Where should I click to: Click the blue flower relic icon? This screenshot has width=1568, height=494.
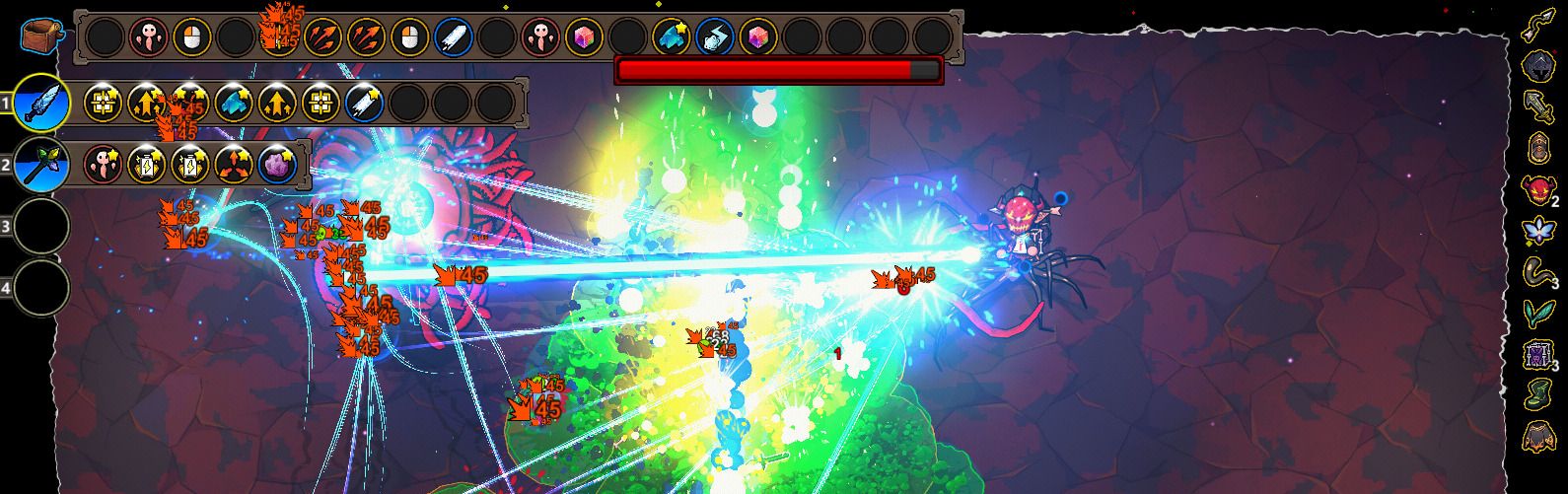tap(1538, 231)
